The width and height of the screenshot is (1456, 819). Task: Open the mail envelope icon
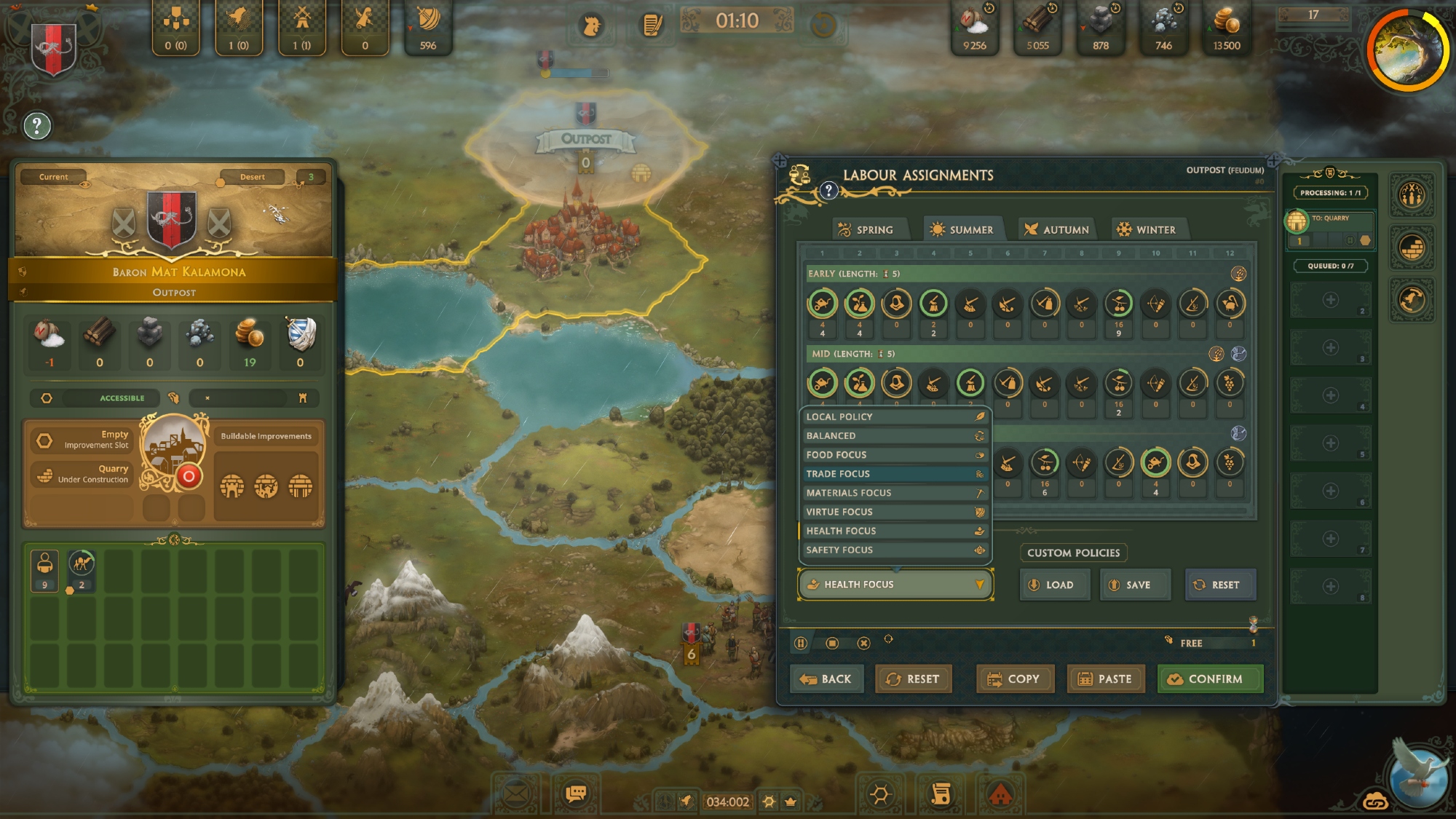tap(515, 793)
